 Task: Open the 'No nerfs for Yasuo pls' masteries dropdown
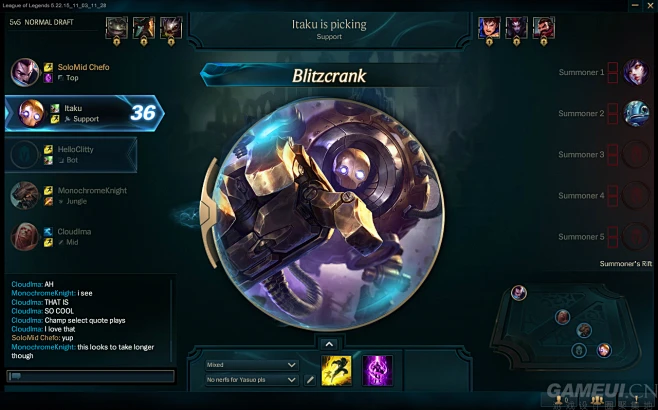251,380
